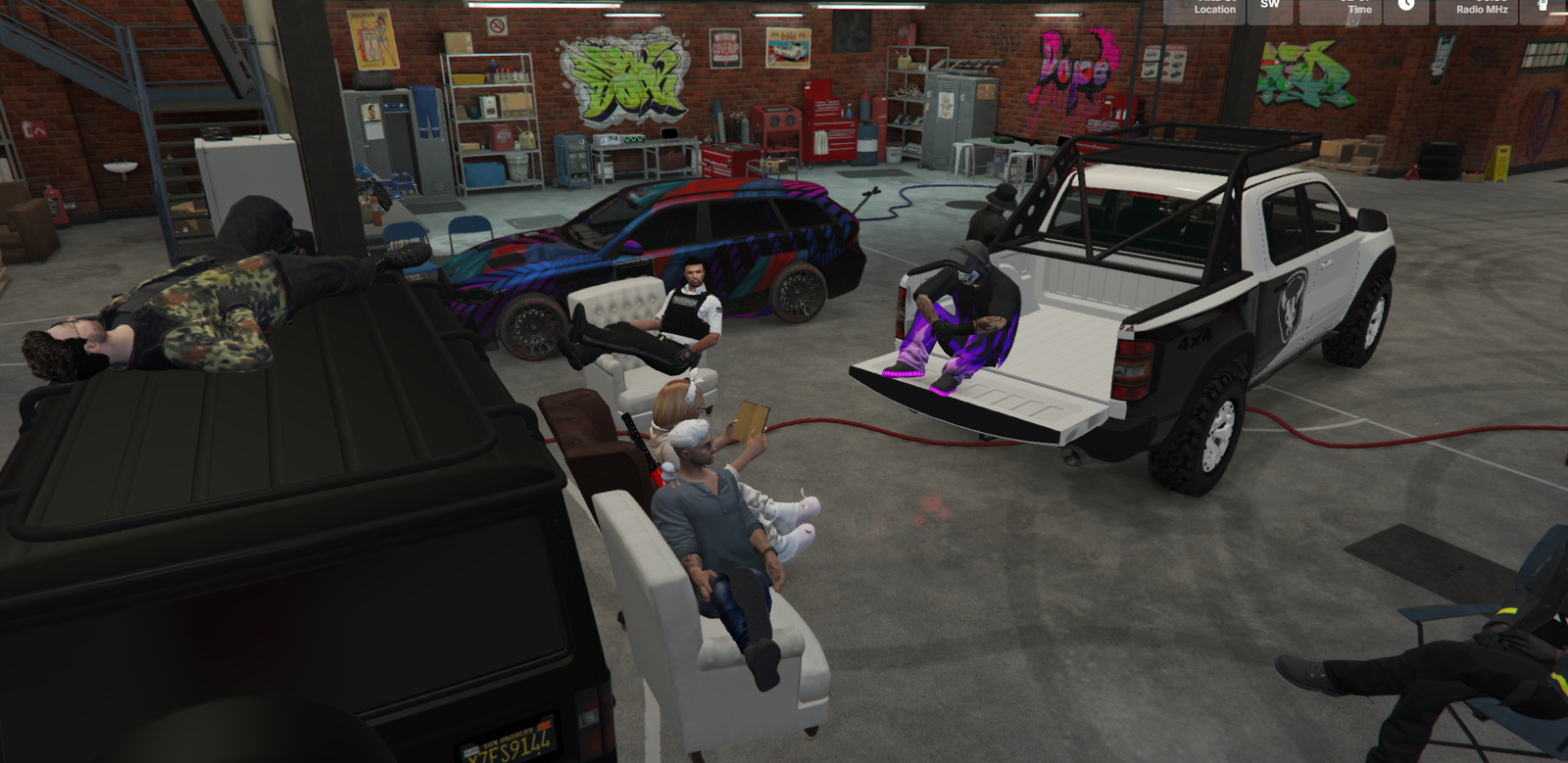Click the 4x4 badge on the pickup bed

pyautogui.click(x=1196, y=339)
